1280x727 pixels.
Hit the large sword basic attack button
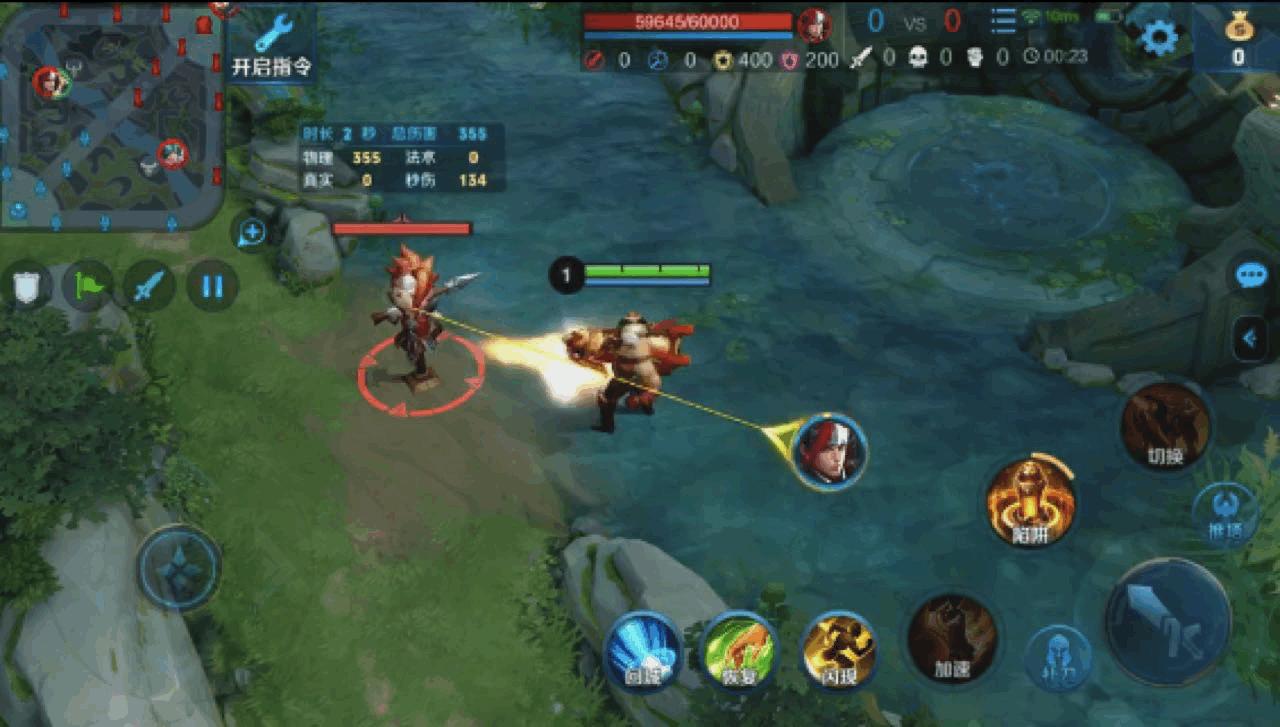point(1167,622)
